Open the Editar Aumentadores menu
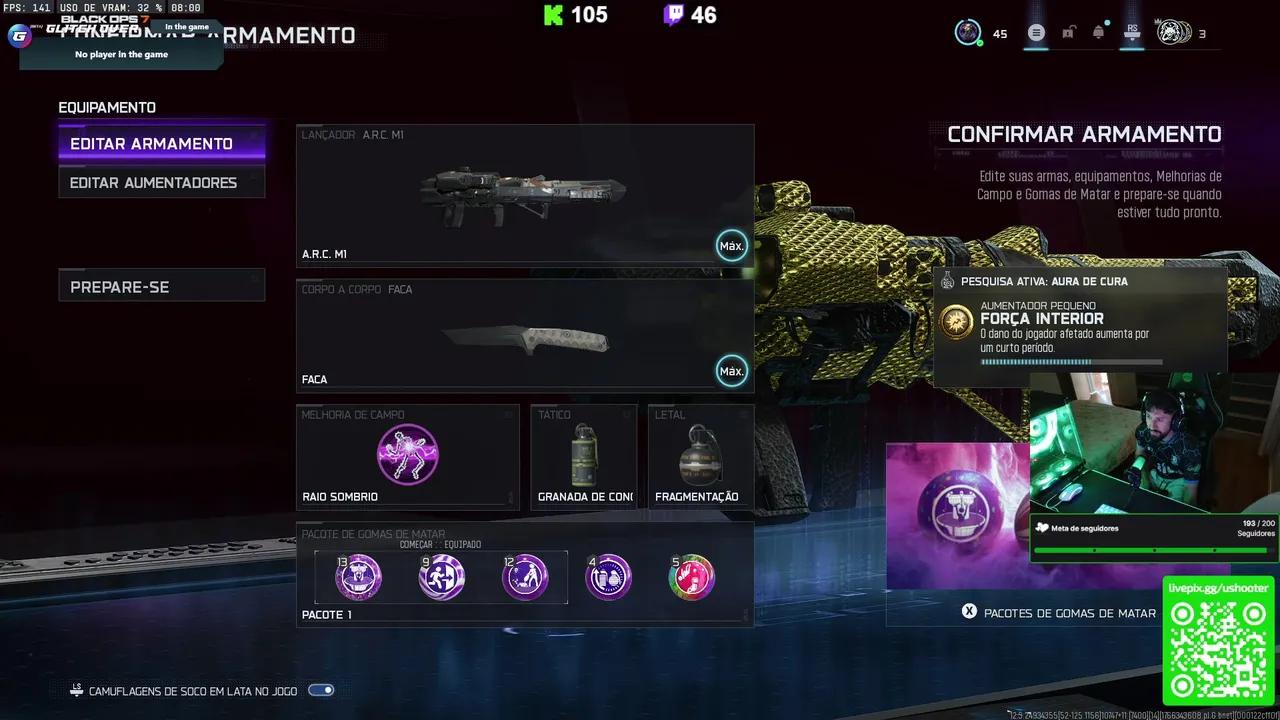The height and width of the screenshot is (720, 1280). pyautogui.click(x=161, y=183)
